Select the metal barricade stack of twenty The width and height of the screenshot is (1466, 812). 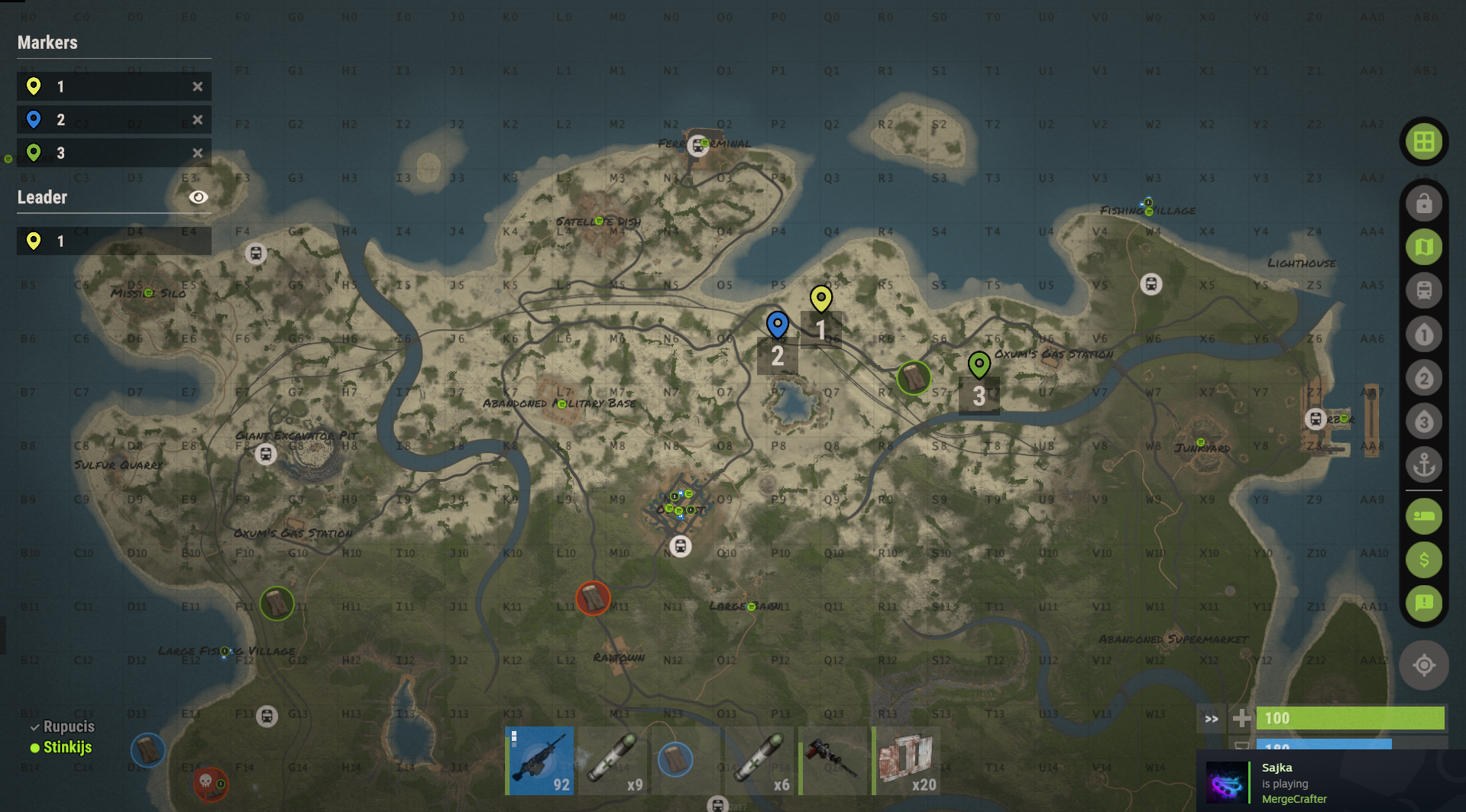coord(907,761)
